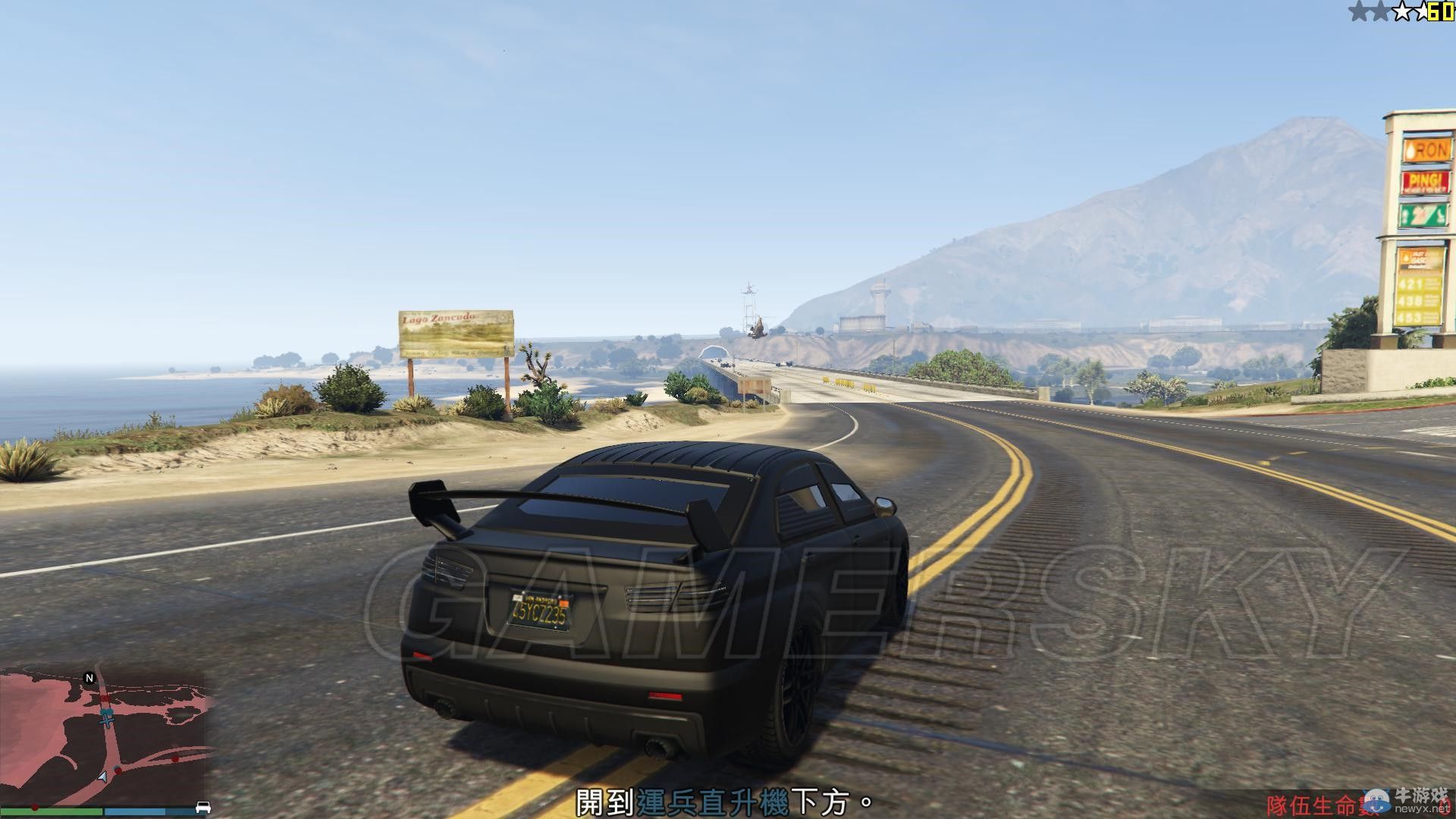
Task: Click the blue helicopter blip on the minimap
Action: pos(107,711)
